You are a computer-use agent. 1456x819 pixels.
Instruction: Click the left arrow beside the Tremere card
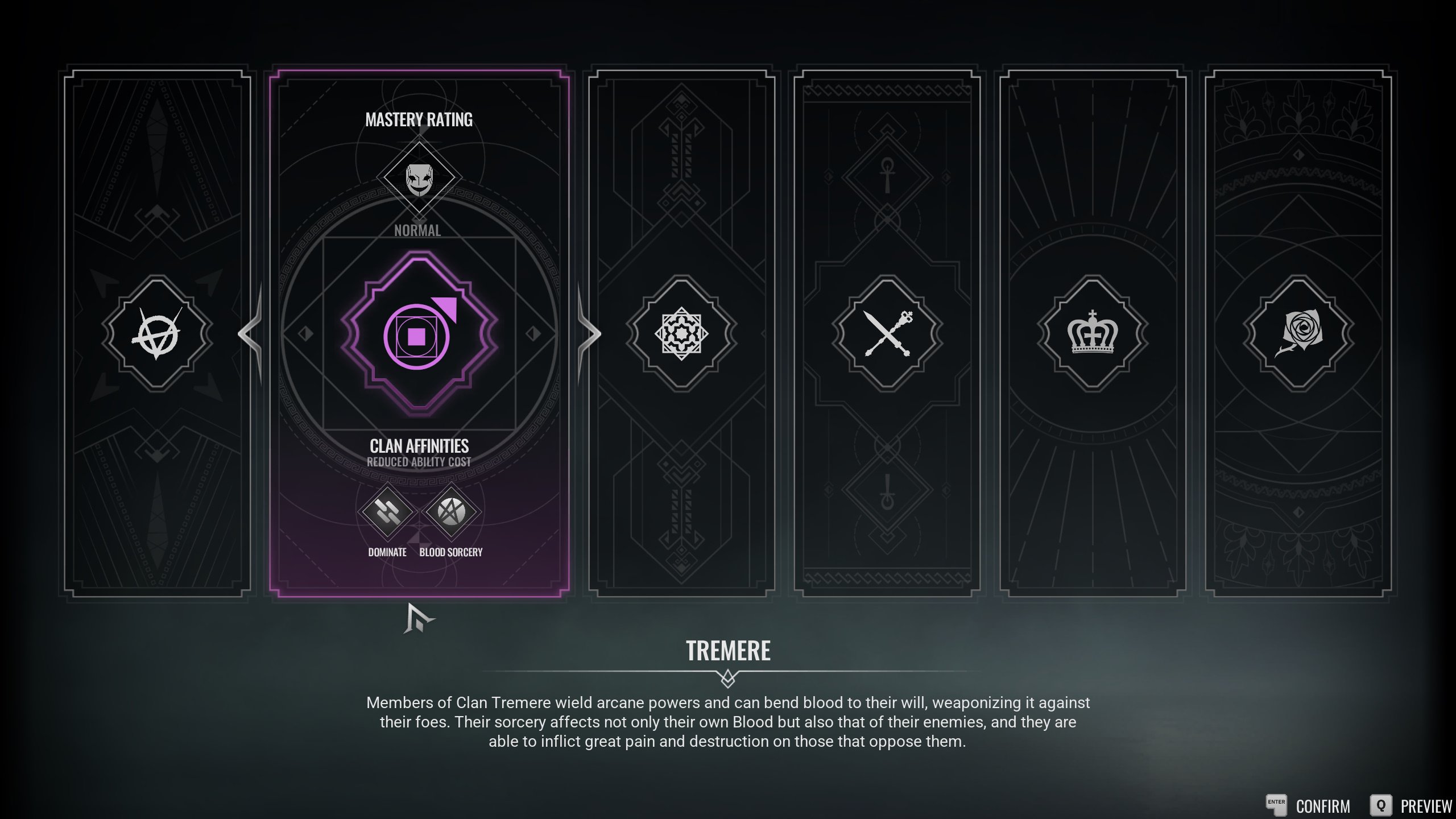pyautogui.click(x=251, y=333)
